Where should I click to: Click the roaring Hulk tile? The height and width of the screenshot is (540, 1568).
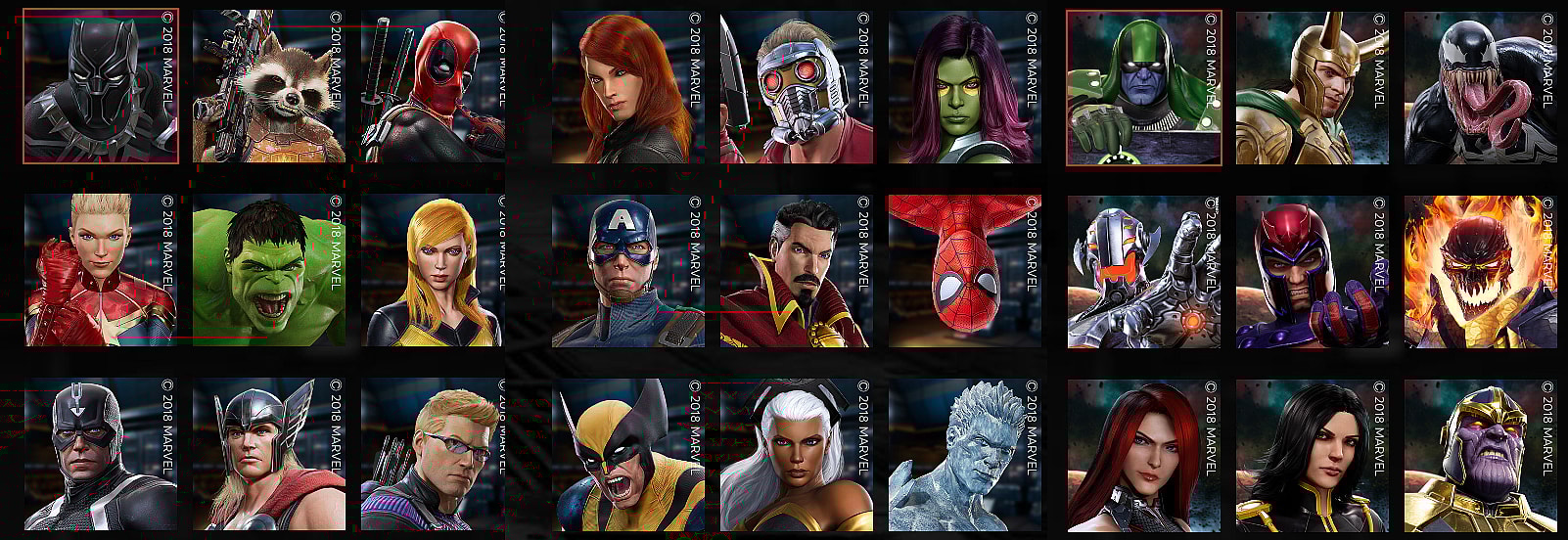[269, 270]
